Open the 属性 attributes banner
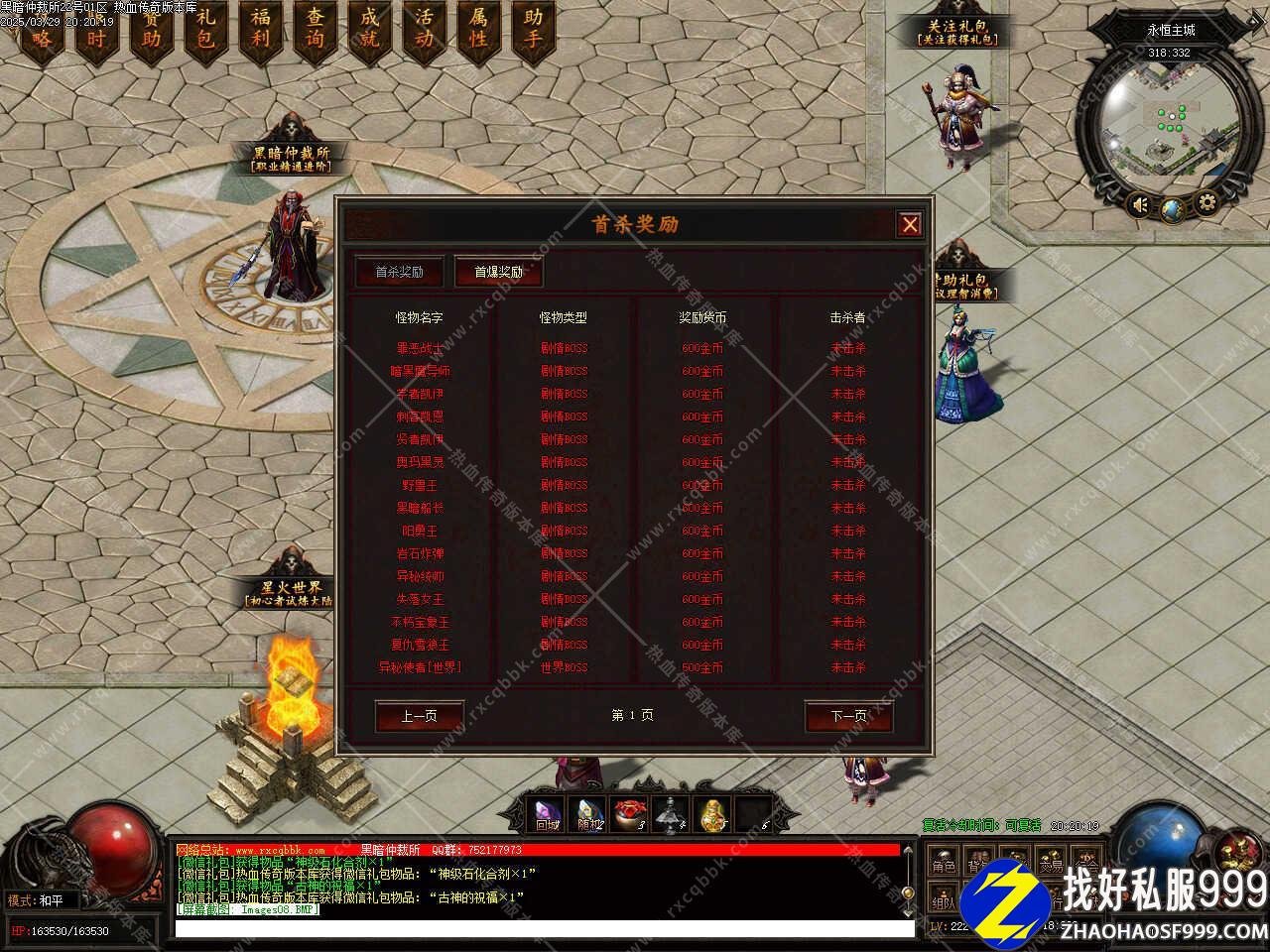The image size is (1270, 952). (478, 30)
